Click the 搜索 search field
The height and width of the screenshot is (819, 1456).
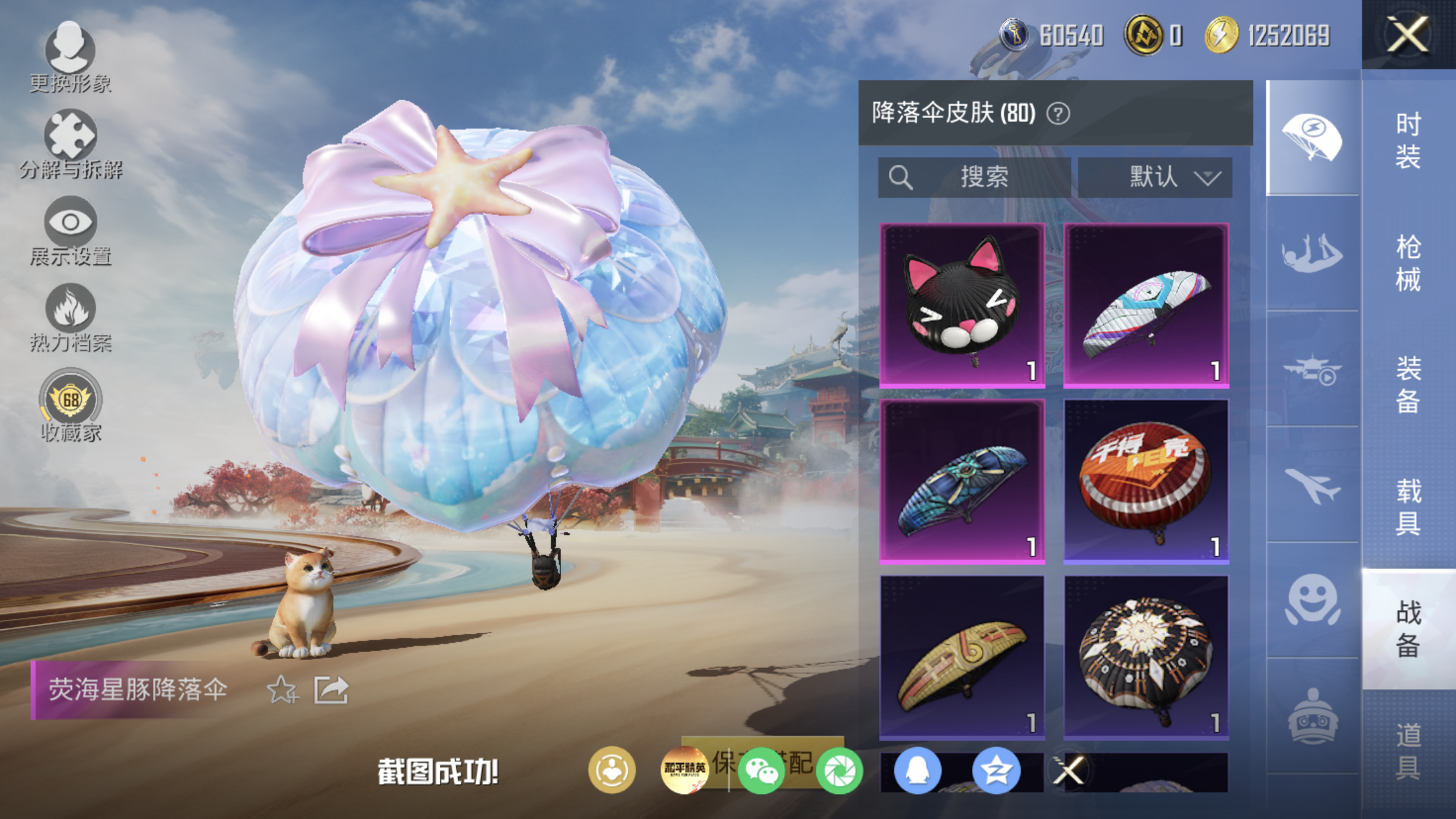[974, 177]
